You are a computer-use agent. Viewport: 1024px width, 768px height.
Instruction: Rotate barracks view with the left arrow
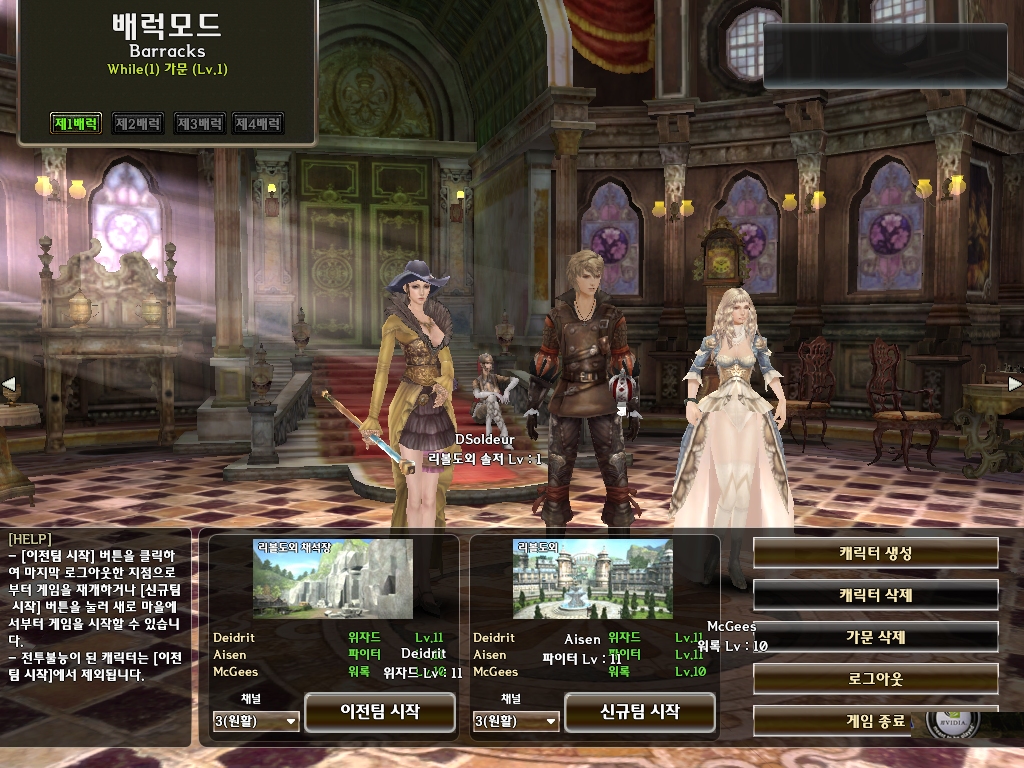pyautogui.click(x=9, y=384)
